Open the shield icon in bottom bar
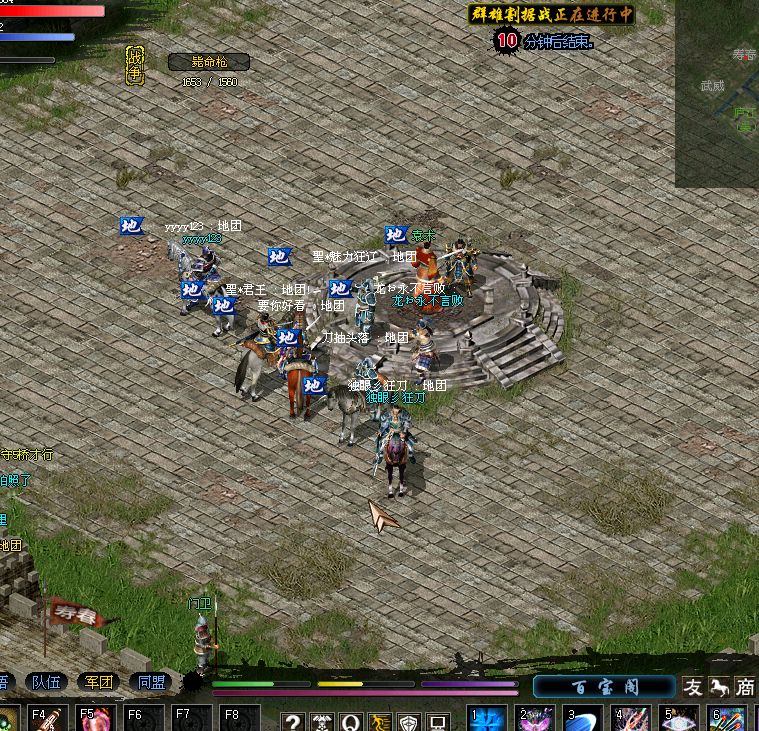Screen dimensions: 759x731 (x=408, y=722)
